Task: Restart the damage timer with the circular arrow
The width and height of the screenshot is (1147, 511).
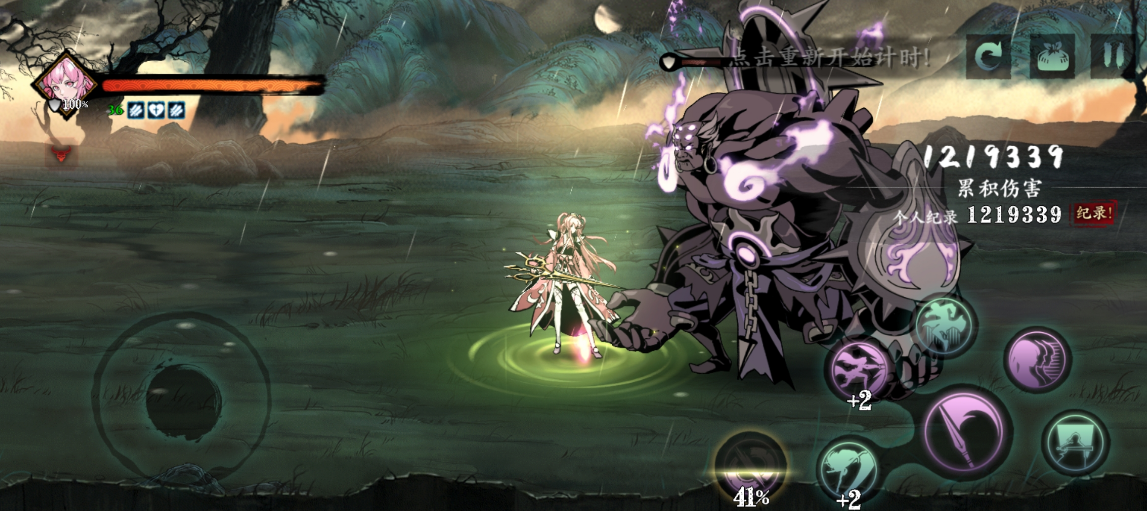Action: tap(987, 57)
